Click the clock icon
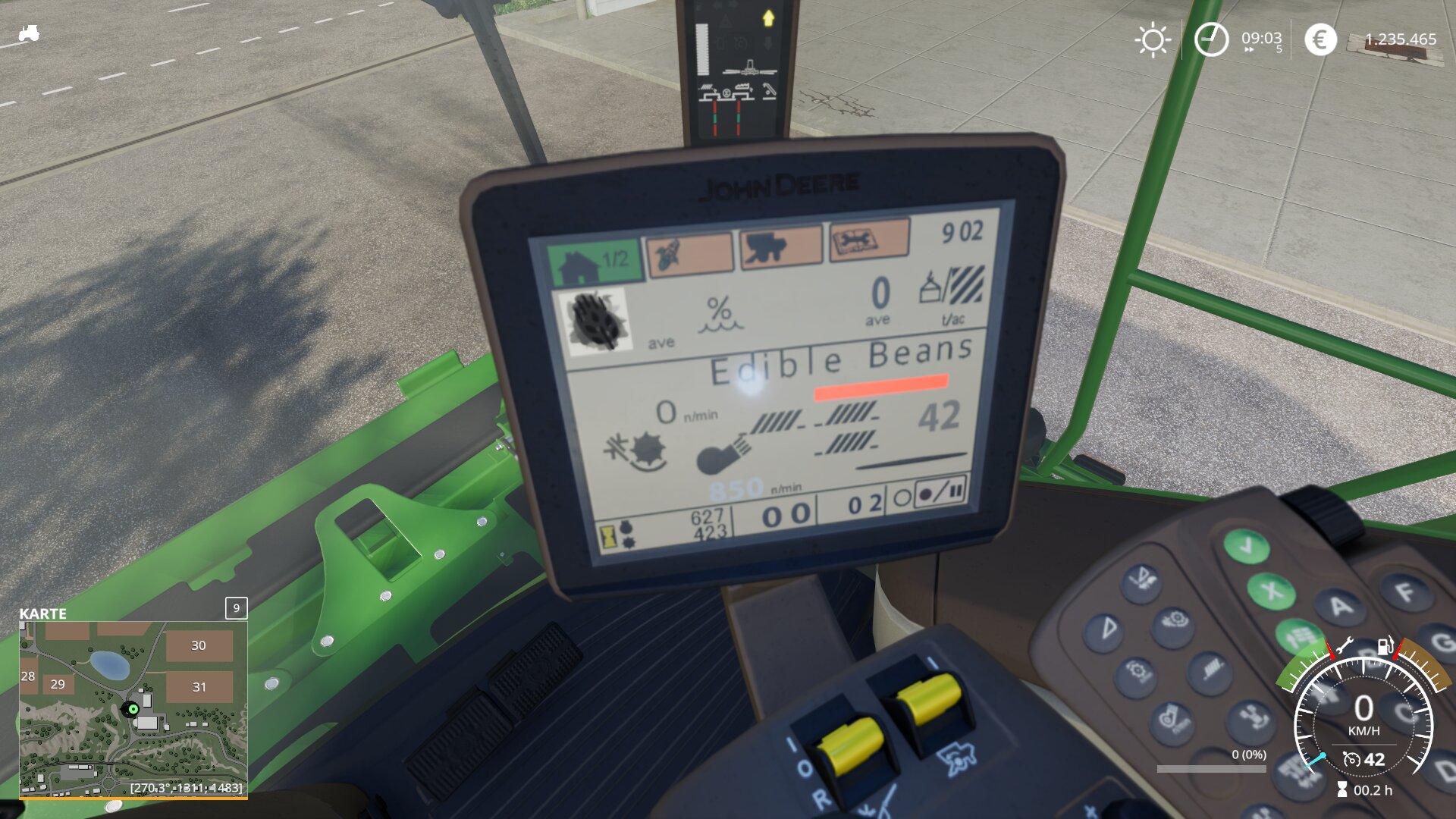1456x819 pixels. pyautogui.click(x=1210, y=39)
